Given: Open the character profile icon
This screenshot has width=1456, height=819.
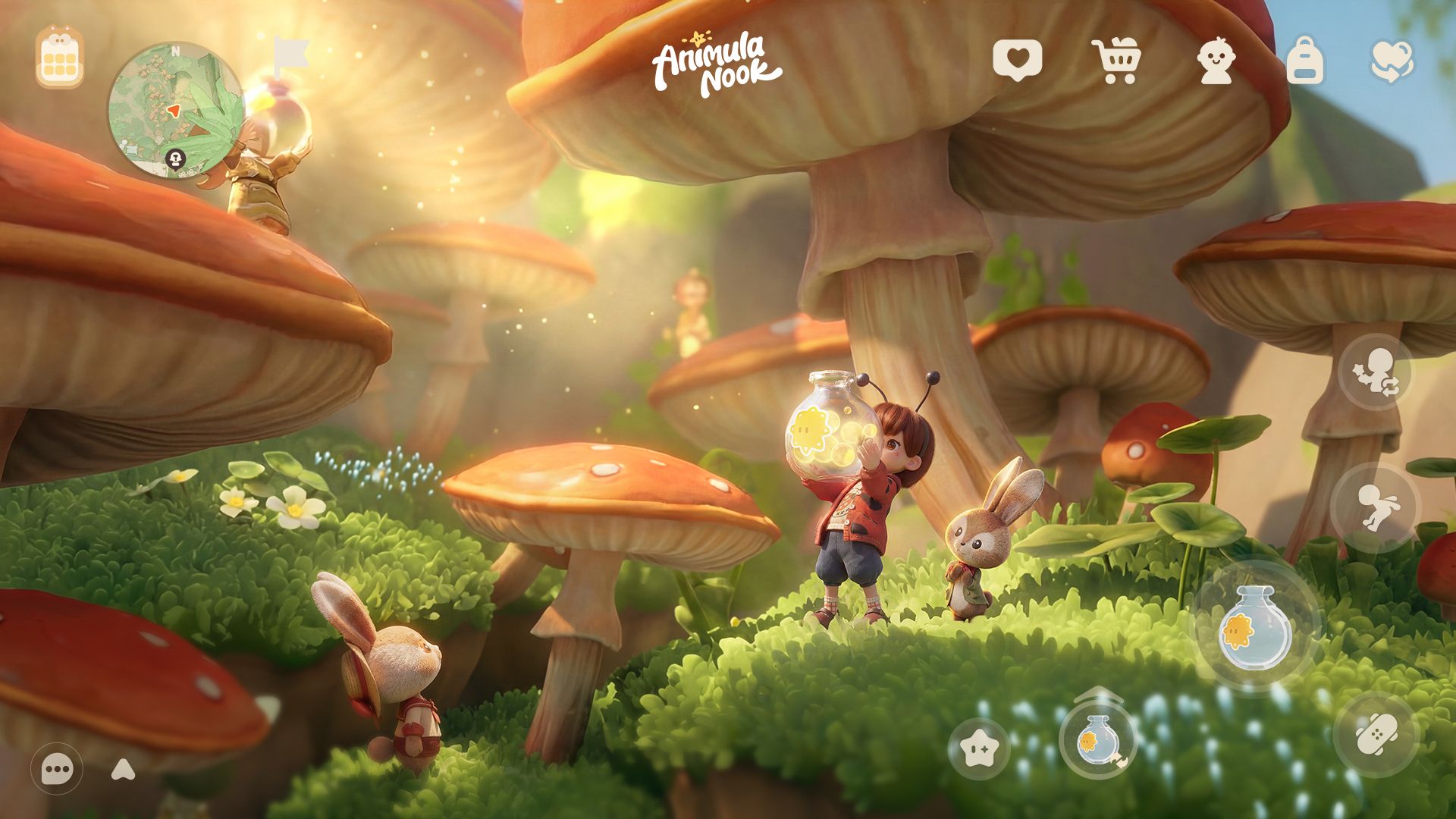Looking at the screenshot, I should pyautogui.click(x=1216, y=61).
